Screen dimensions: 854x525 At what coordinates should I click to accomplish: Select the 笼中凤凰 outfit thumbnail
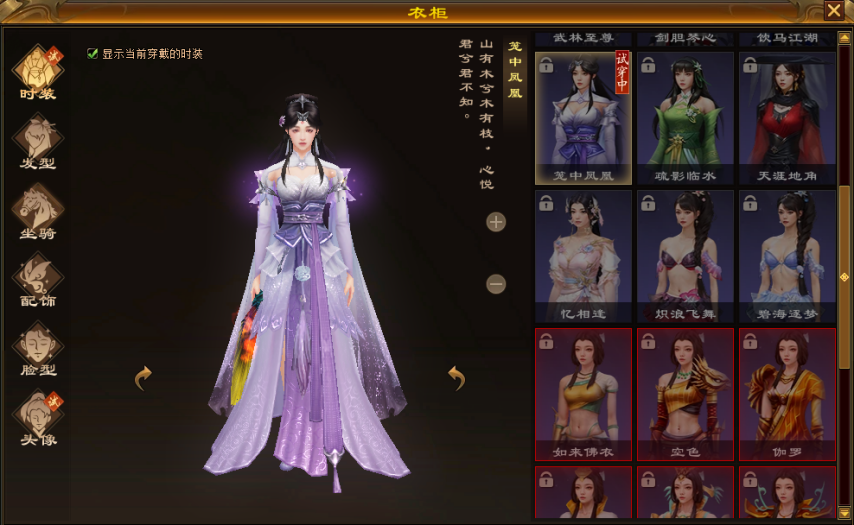click(x=583, y=117)
